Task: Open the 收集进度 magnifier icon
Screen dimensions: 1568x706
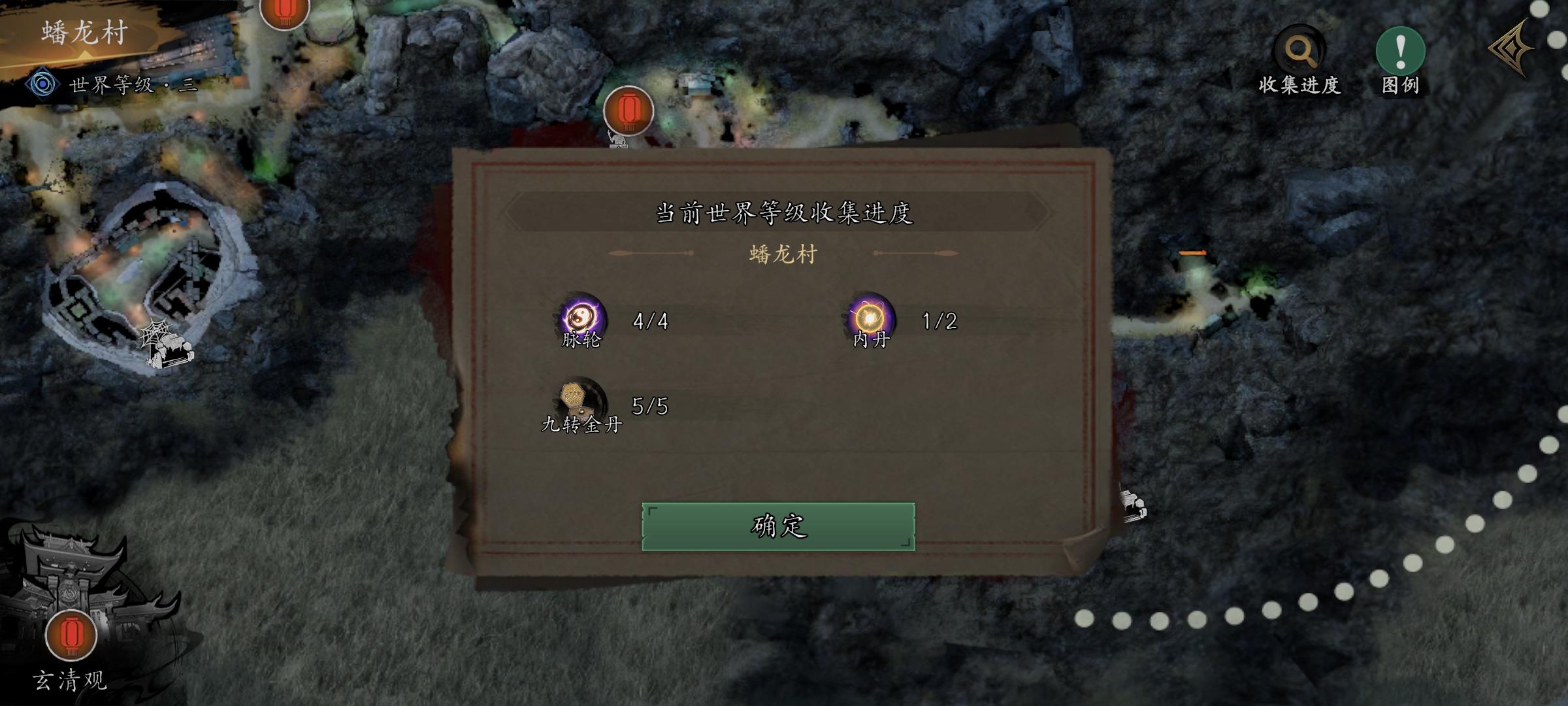Action: point(1300,47)
